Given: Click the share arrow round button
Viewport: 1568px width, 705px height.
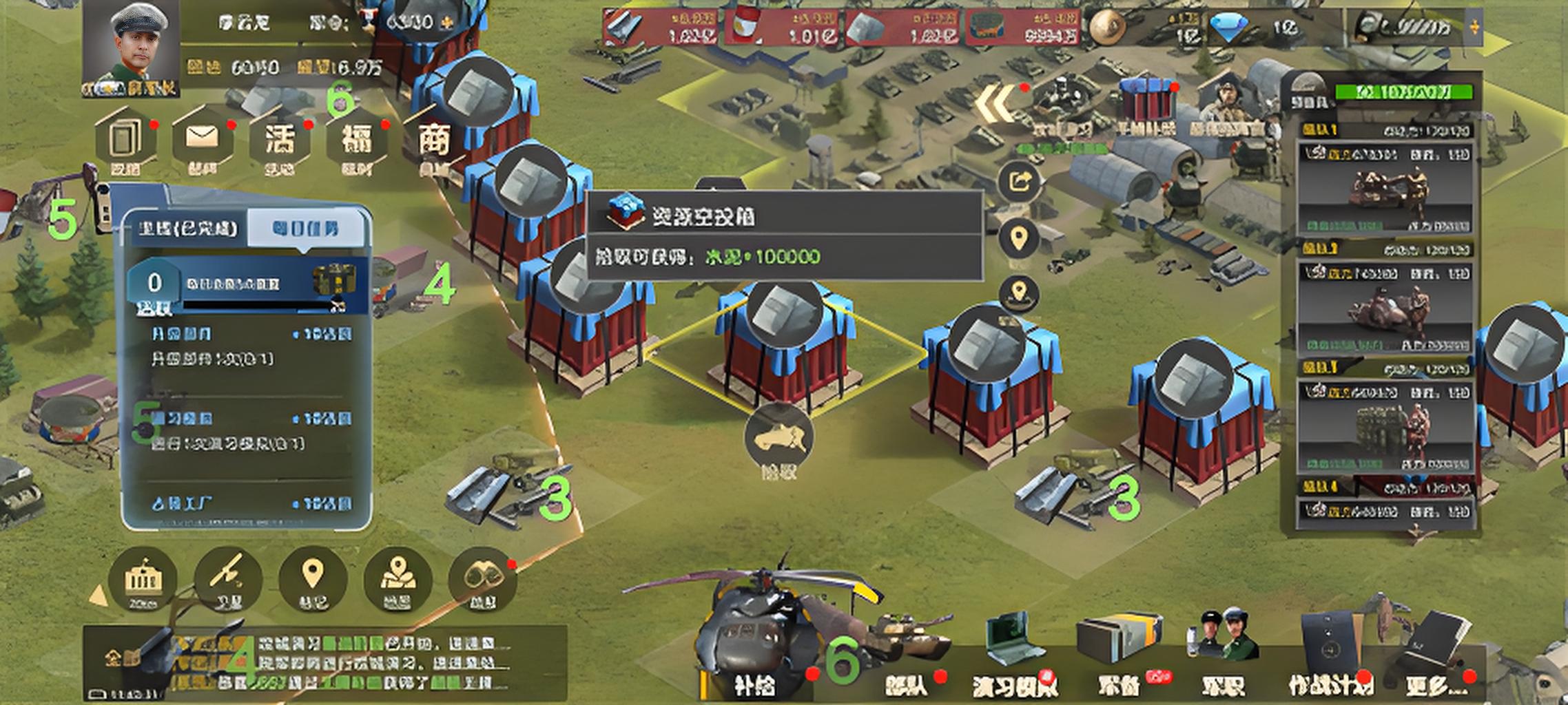Looking at the screenshot, I should [x=1019, y=182].
